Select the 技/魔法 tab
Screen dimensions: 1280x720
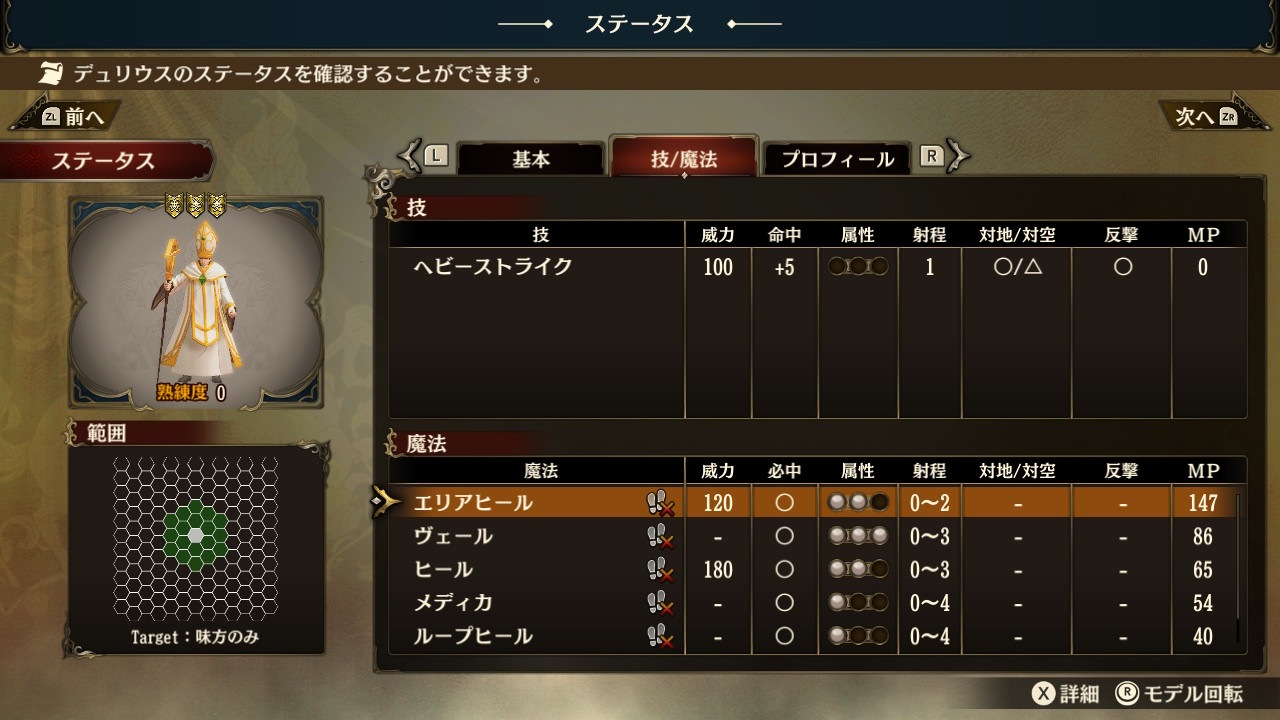(684, 159)
